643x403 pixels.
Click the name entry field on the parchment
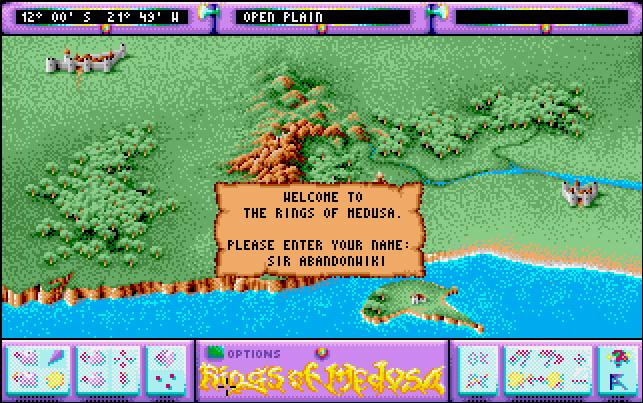click(x=320, y=259)
